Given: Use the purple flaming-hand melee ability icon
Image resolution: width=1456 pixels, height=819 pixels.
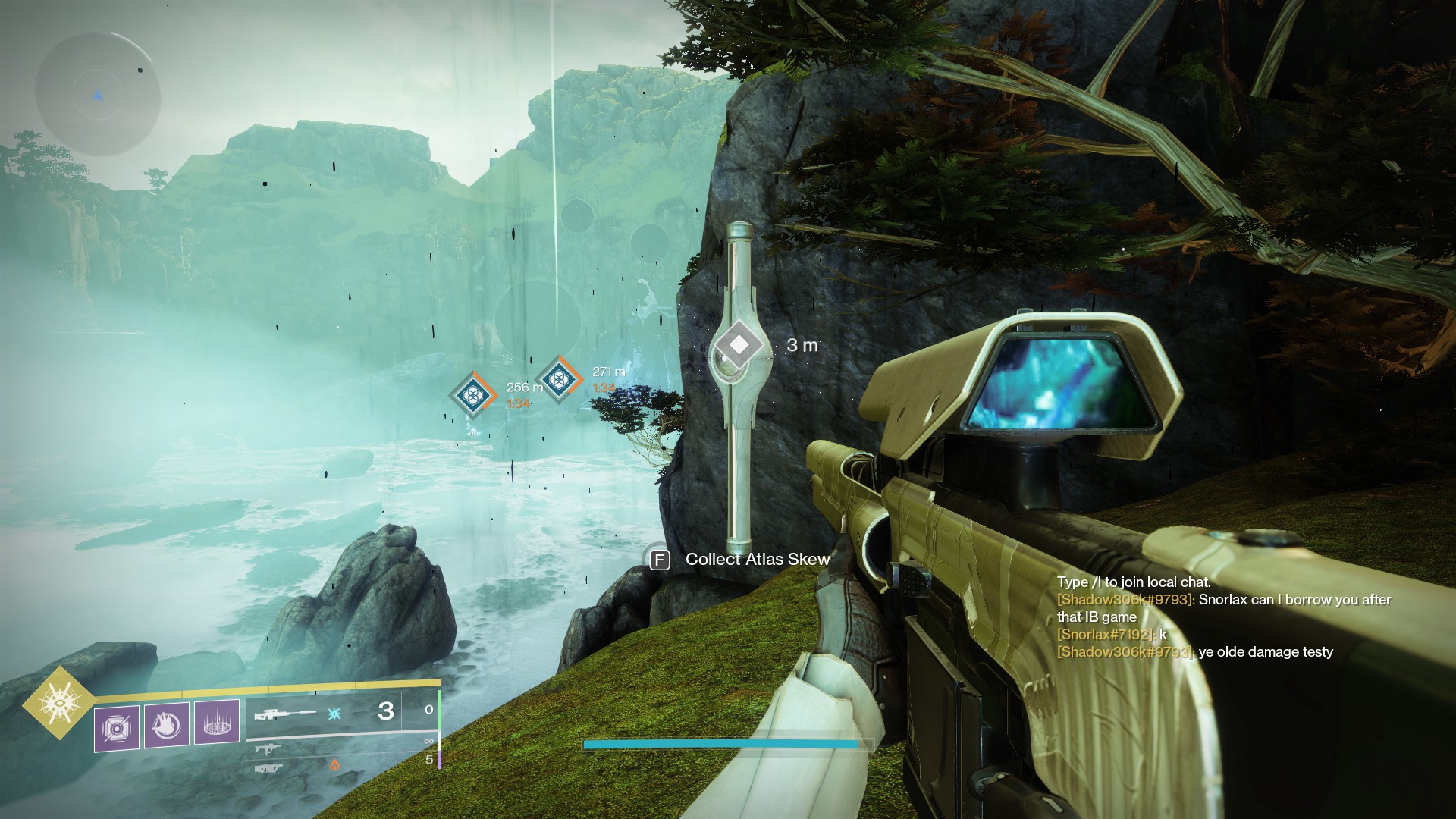Looking at the screenshot, I should (167, 726).
